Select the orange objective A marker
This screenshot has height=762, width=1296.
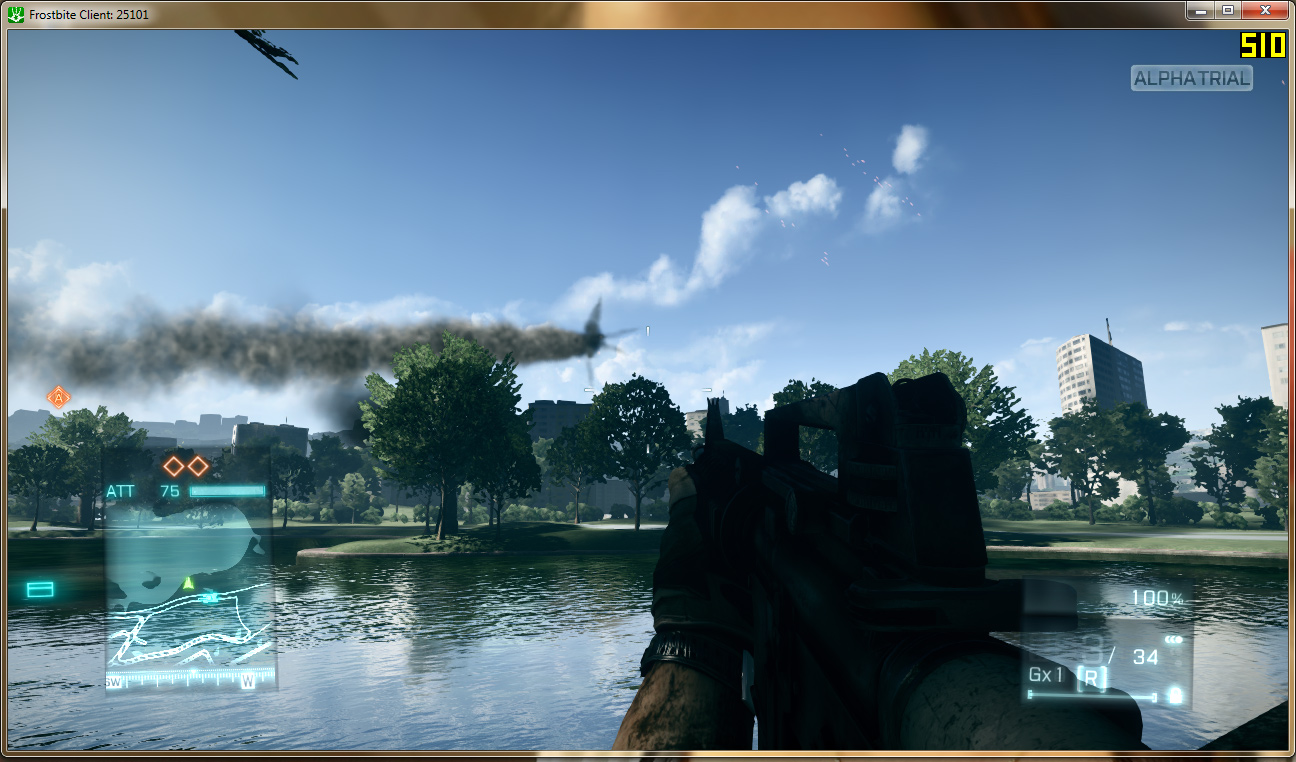coord(59,397)
